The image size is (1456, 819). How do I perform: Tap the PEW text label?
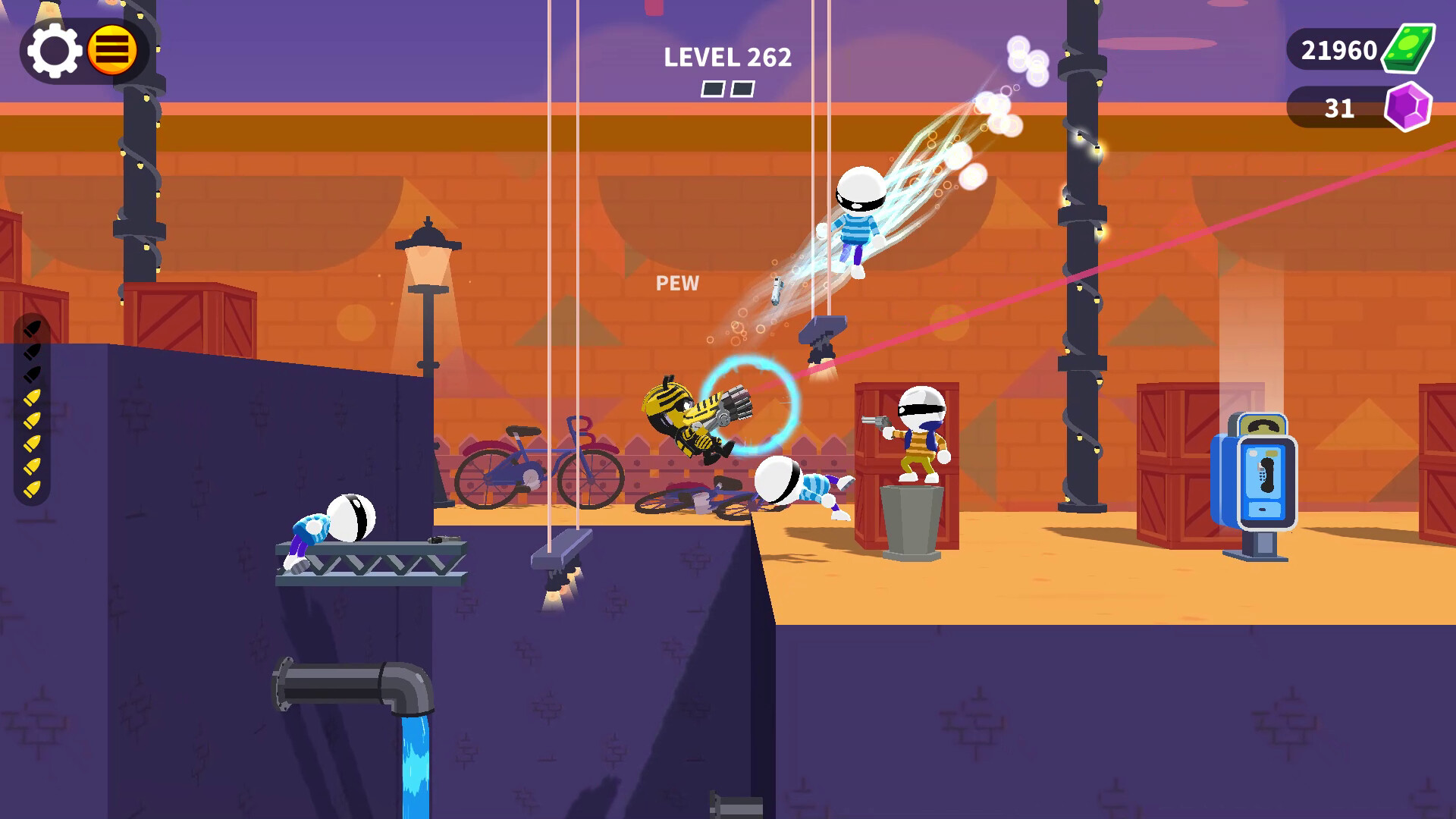(677, 284)
